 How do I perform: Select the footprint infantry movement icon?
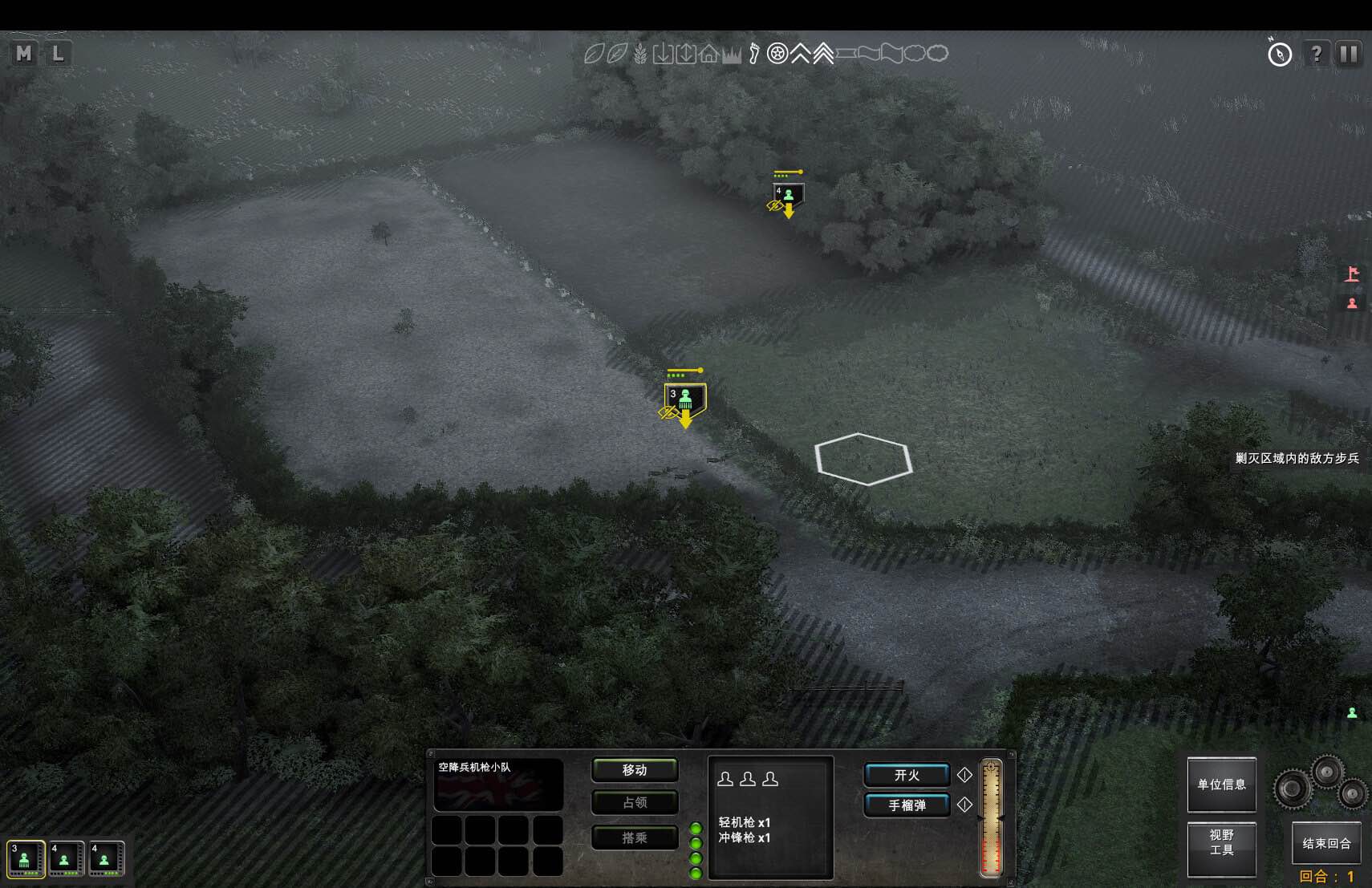point(754,54)
